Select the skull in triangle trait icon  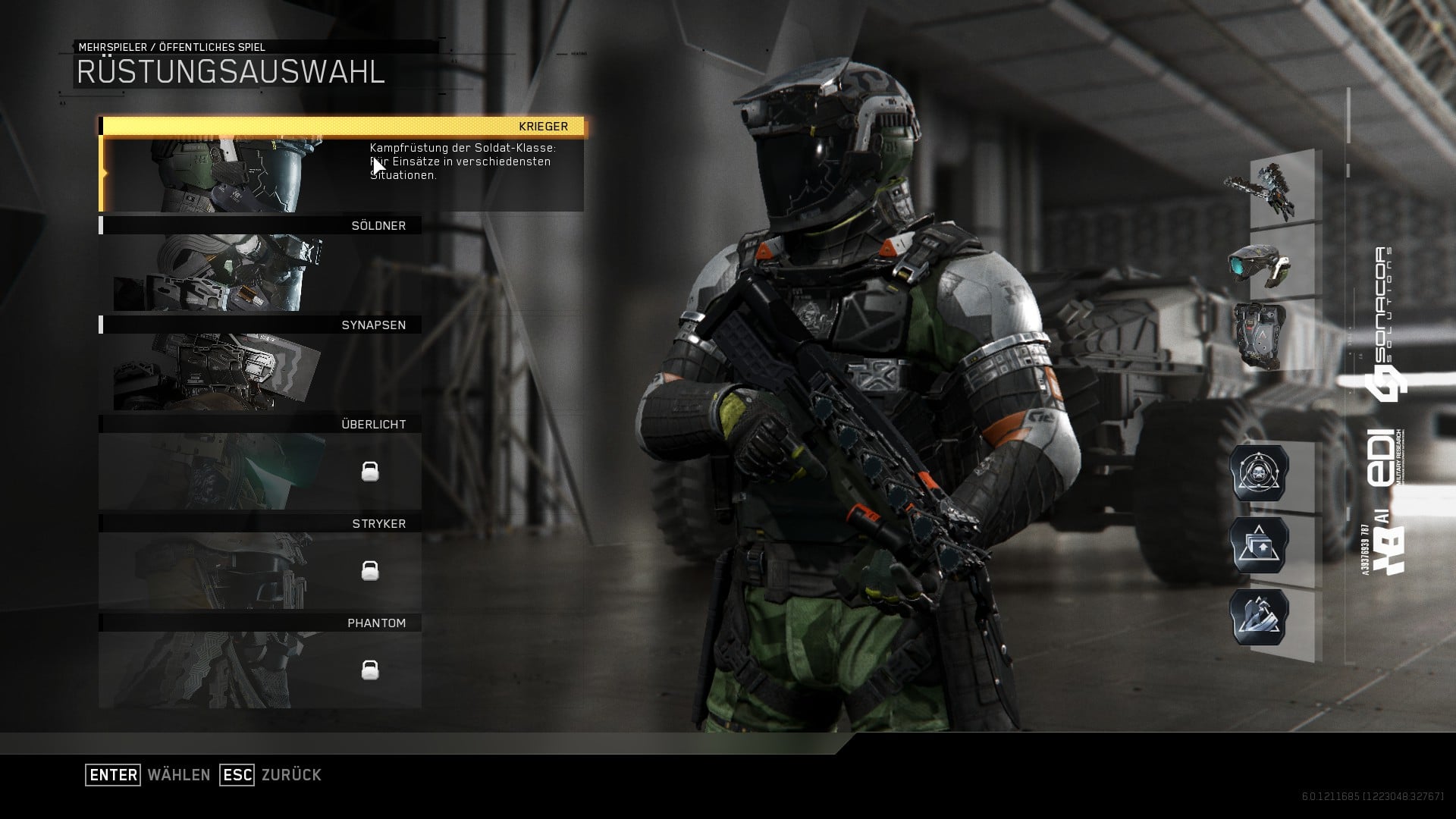tap(1259, 473)
